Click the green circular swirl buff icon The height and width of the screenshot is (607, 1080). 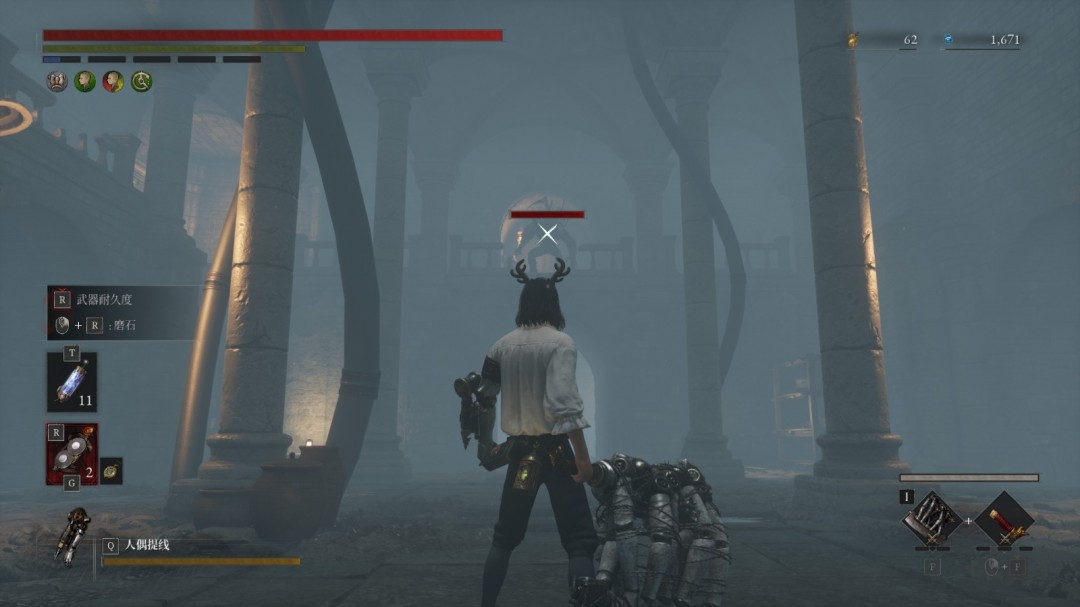pos(142,82)
